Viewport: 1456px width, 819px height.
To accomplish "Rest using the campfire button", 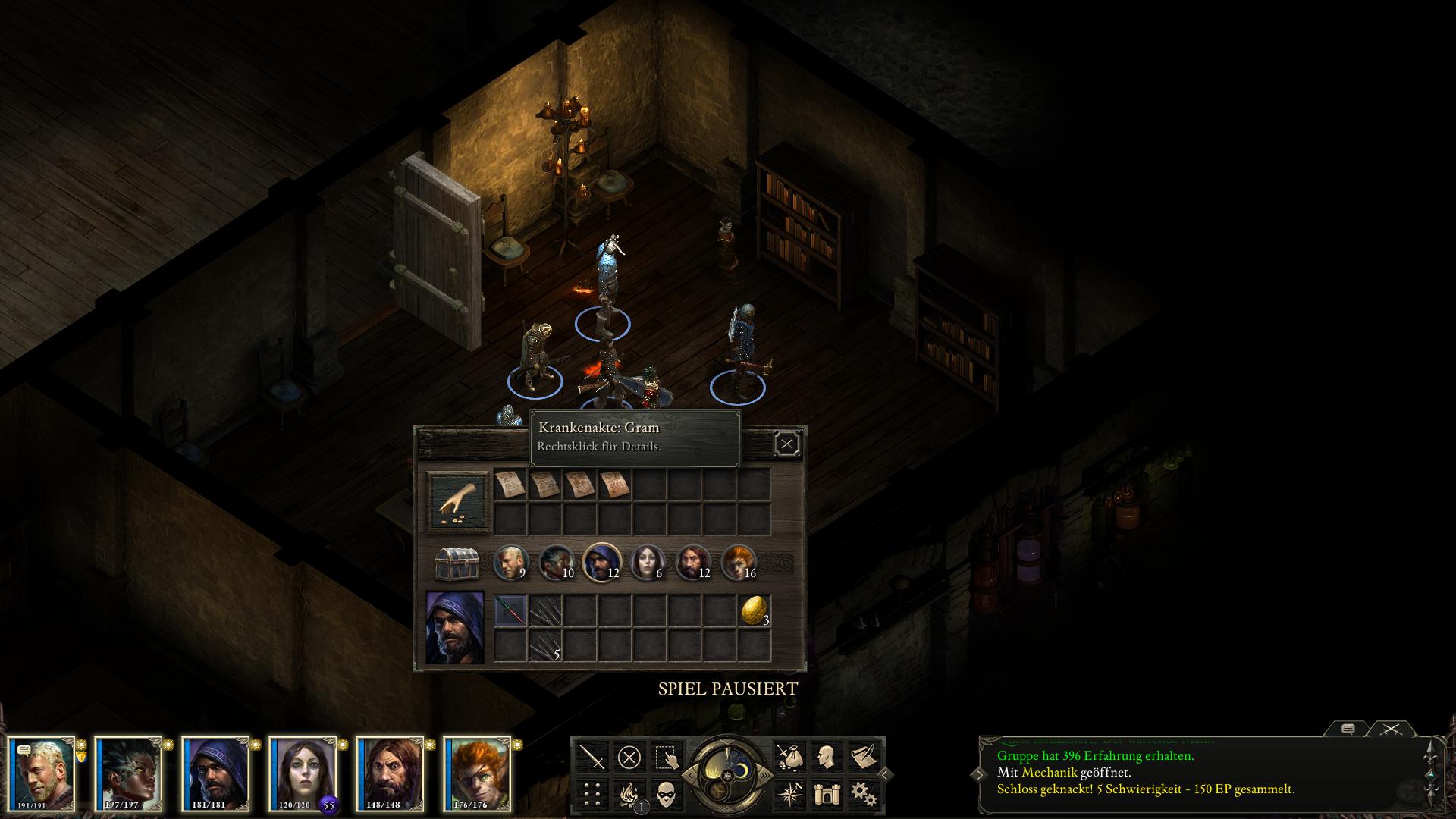I will [x=629, y=793].
